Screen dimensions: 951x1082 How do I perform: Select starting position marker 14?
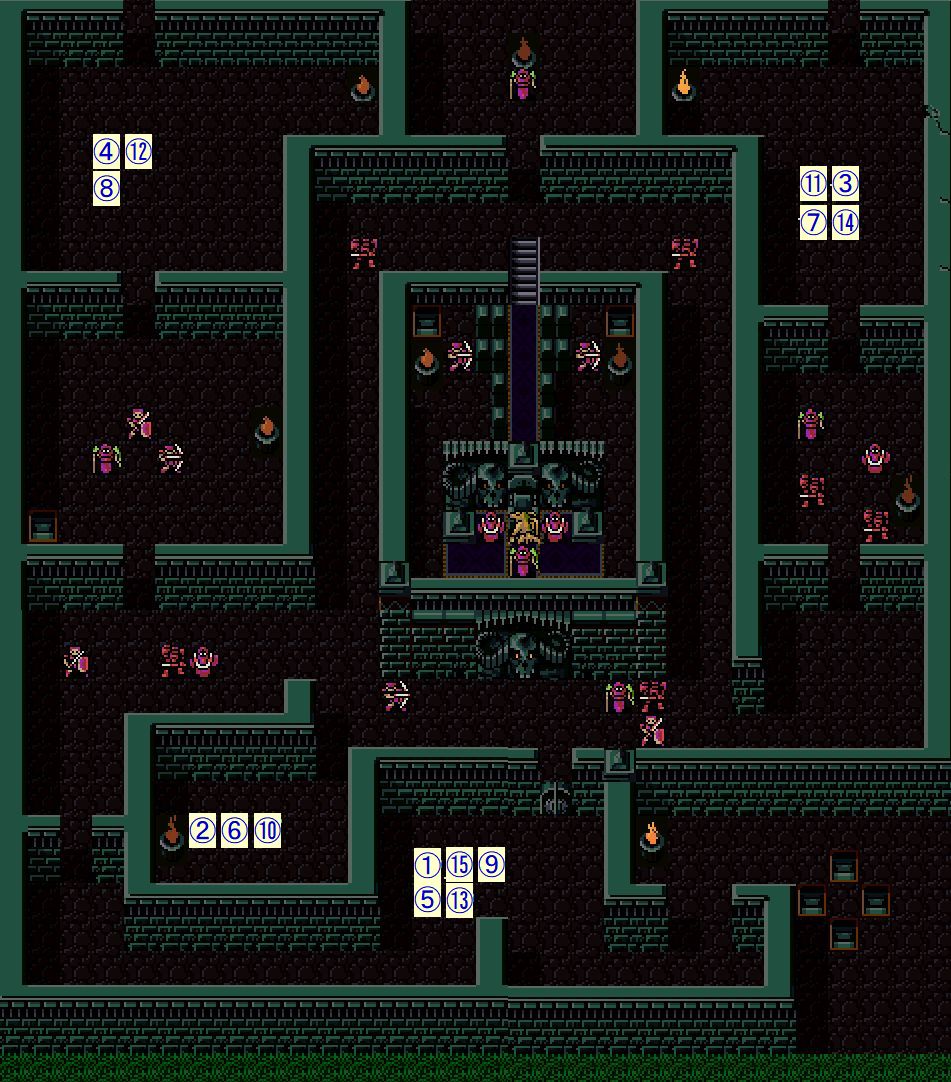(x=845, y=222)
